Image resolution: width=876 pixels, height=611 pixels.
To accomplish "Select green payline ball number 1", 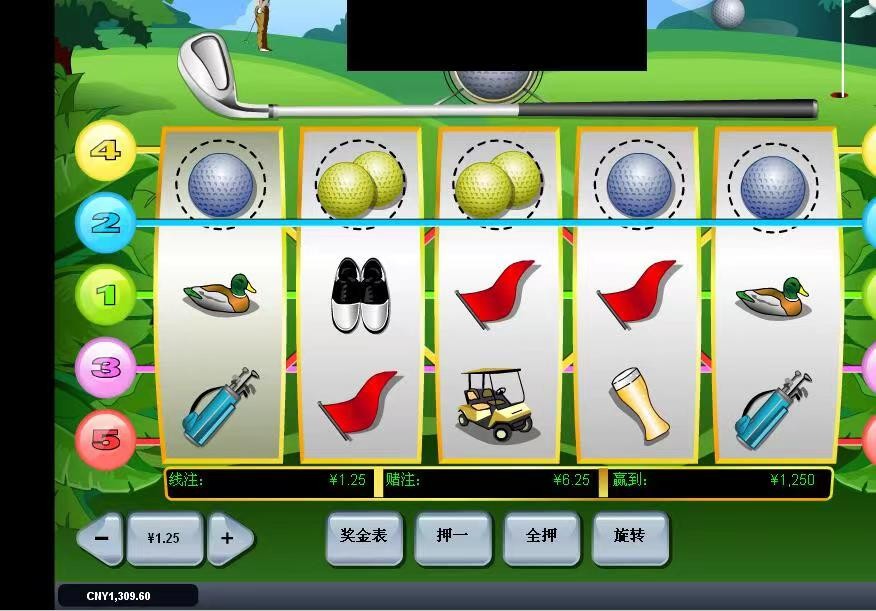I will (105, 295).
